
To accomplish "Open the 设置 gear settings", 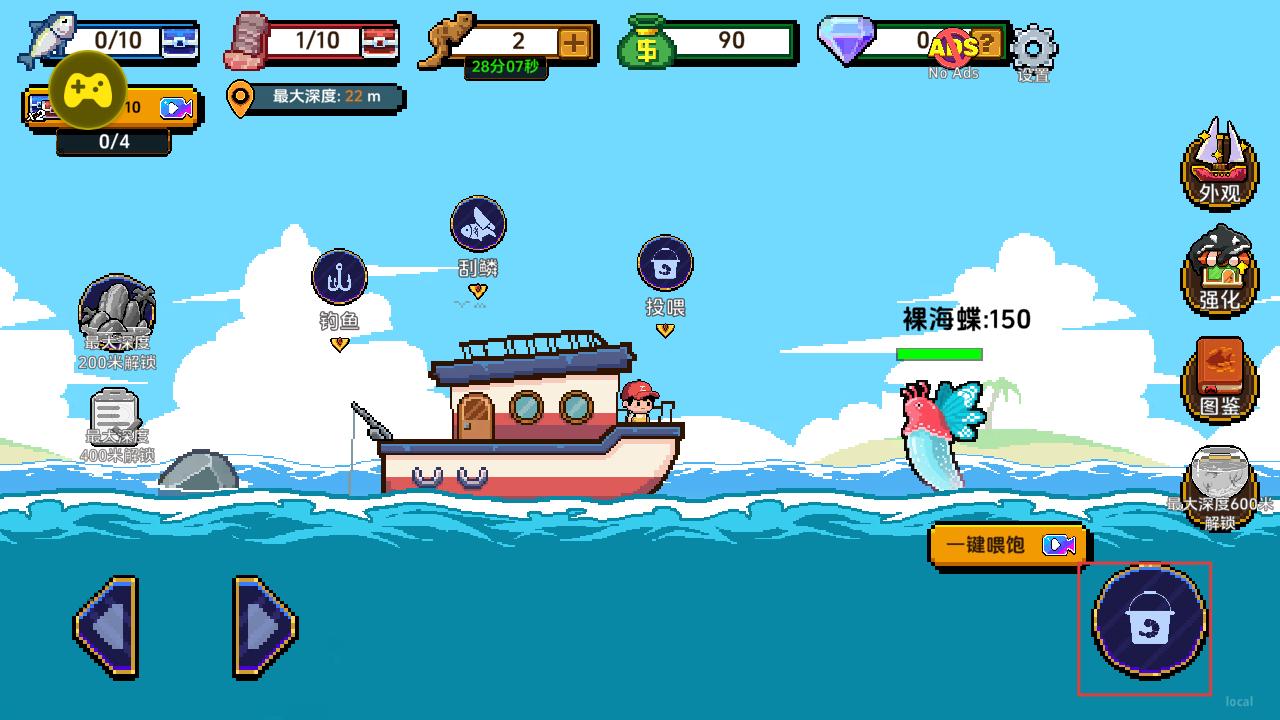I will [1034, 48].
